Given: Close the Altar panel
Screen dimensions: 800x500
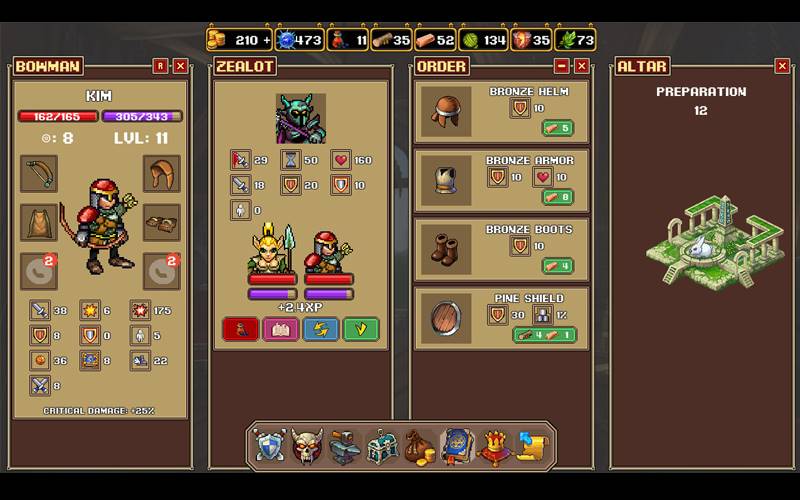Looking at the screenshot, I should pyautogui.click(x=782, y=66).
